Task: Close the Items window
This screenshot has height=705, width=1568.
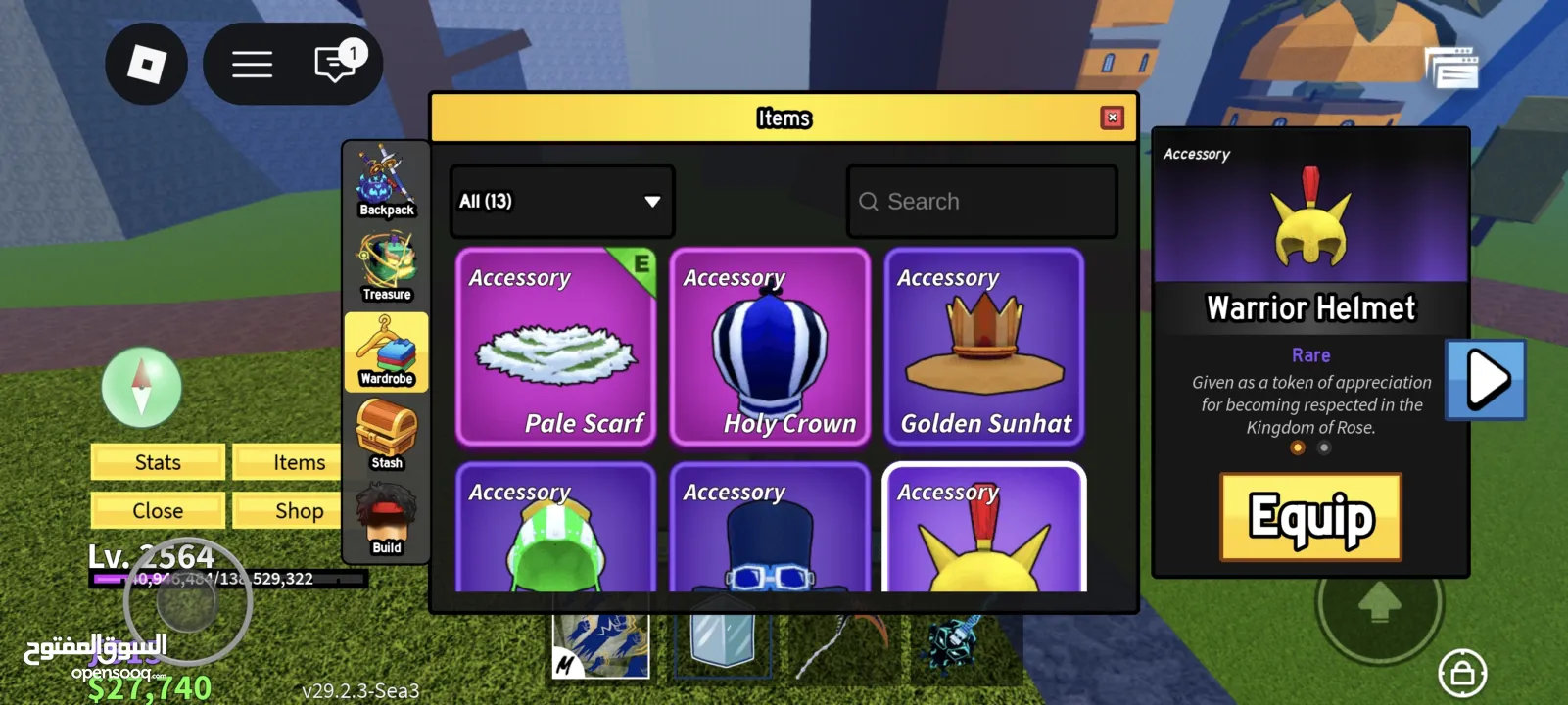Action: (1112, 117)
